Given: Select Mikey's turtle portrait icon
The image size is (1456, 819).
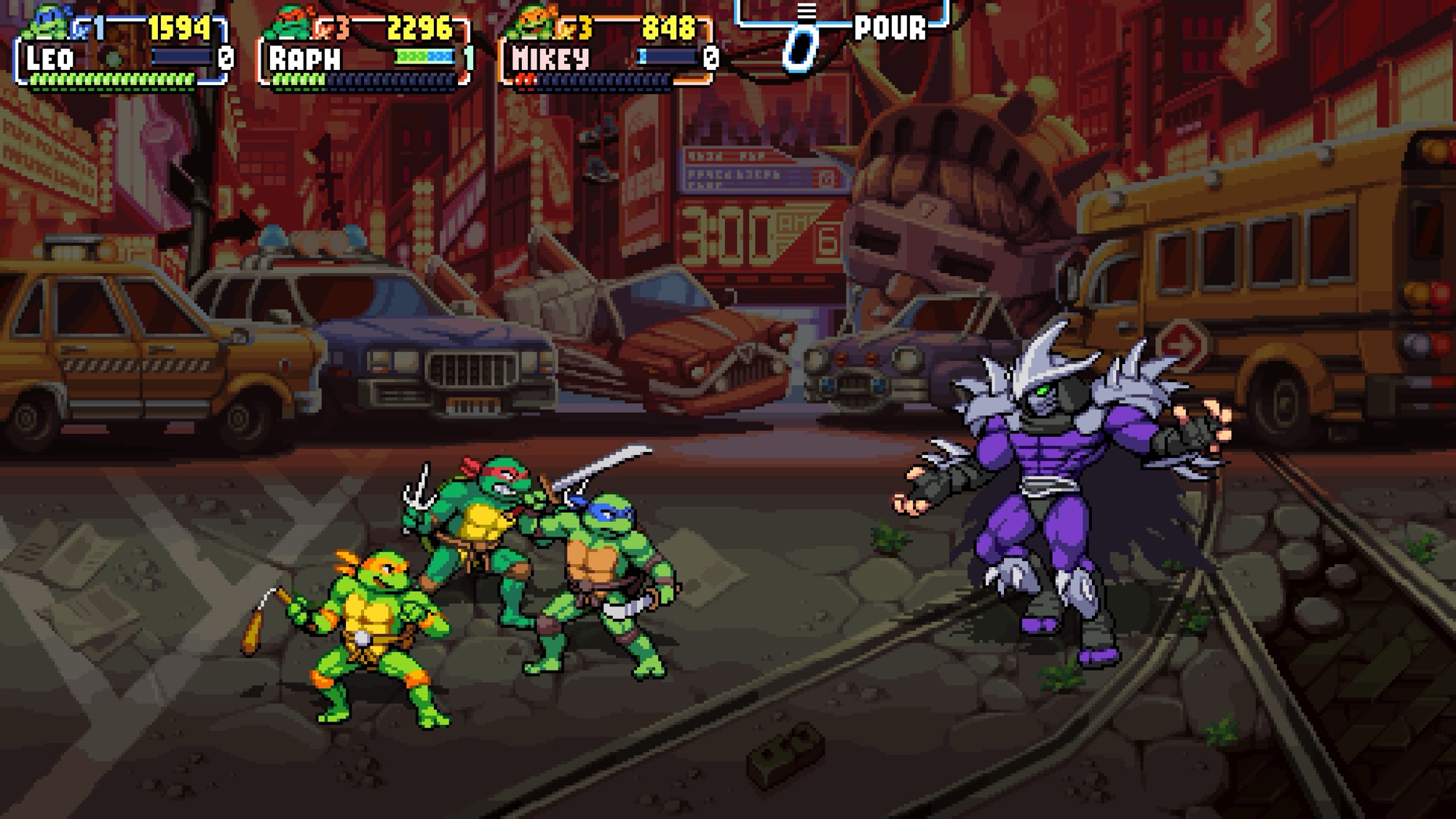Looking at the screenshot, I should [531, 24].
